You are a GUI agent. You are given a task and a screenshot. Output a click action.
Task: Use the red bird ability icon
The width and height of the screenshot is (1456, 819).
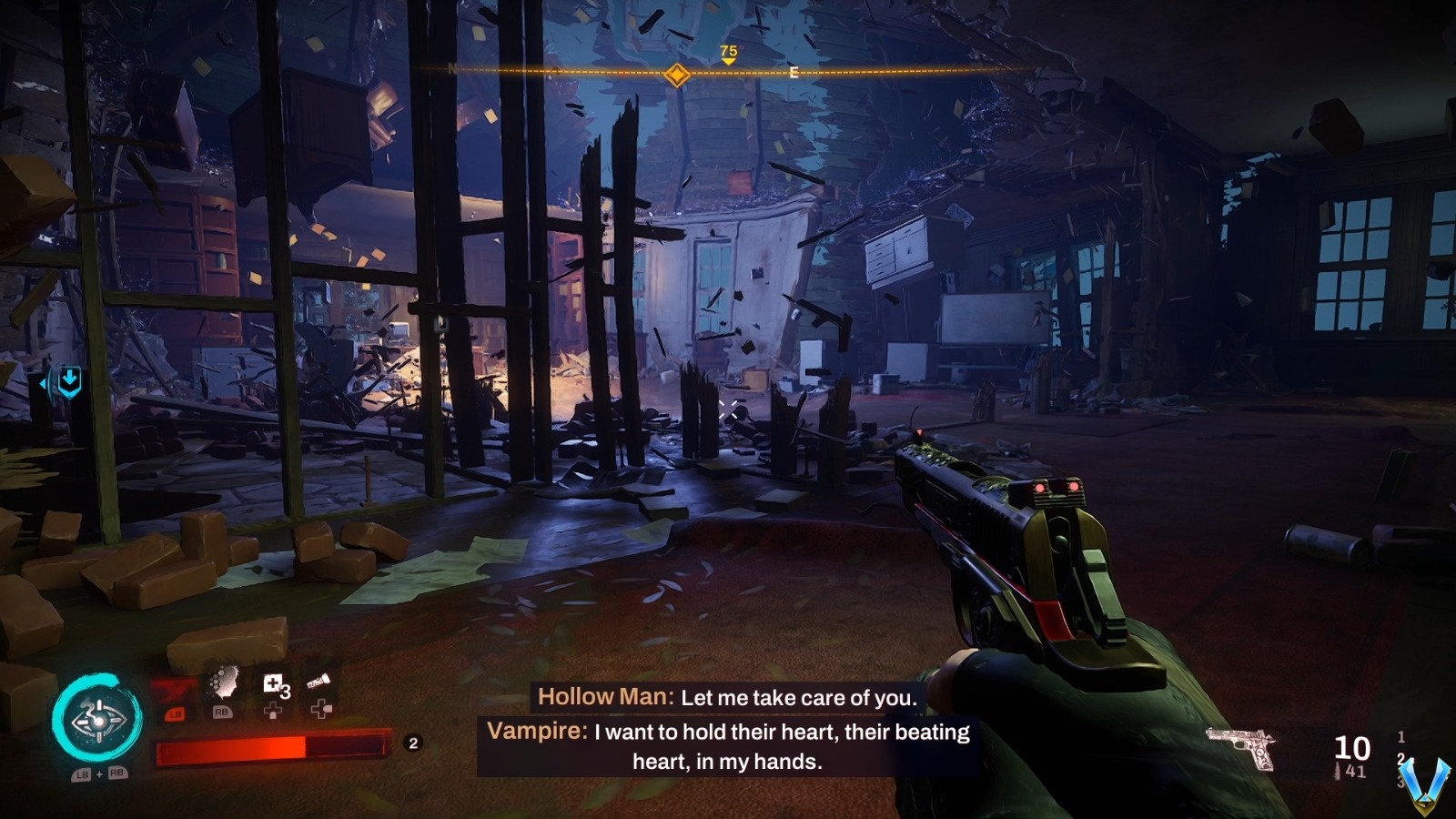[174, 691]
